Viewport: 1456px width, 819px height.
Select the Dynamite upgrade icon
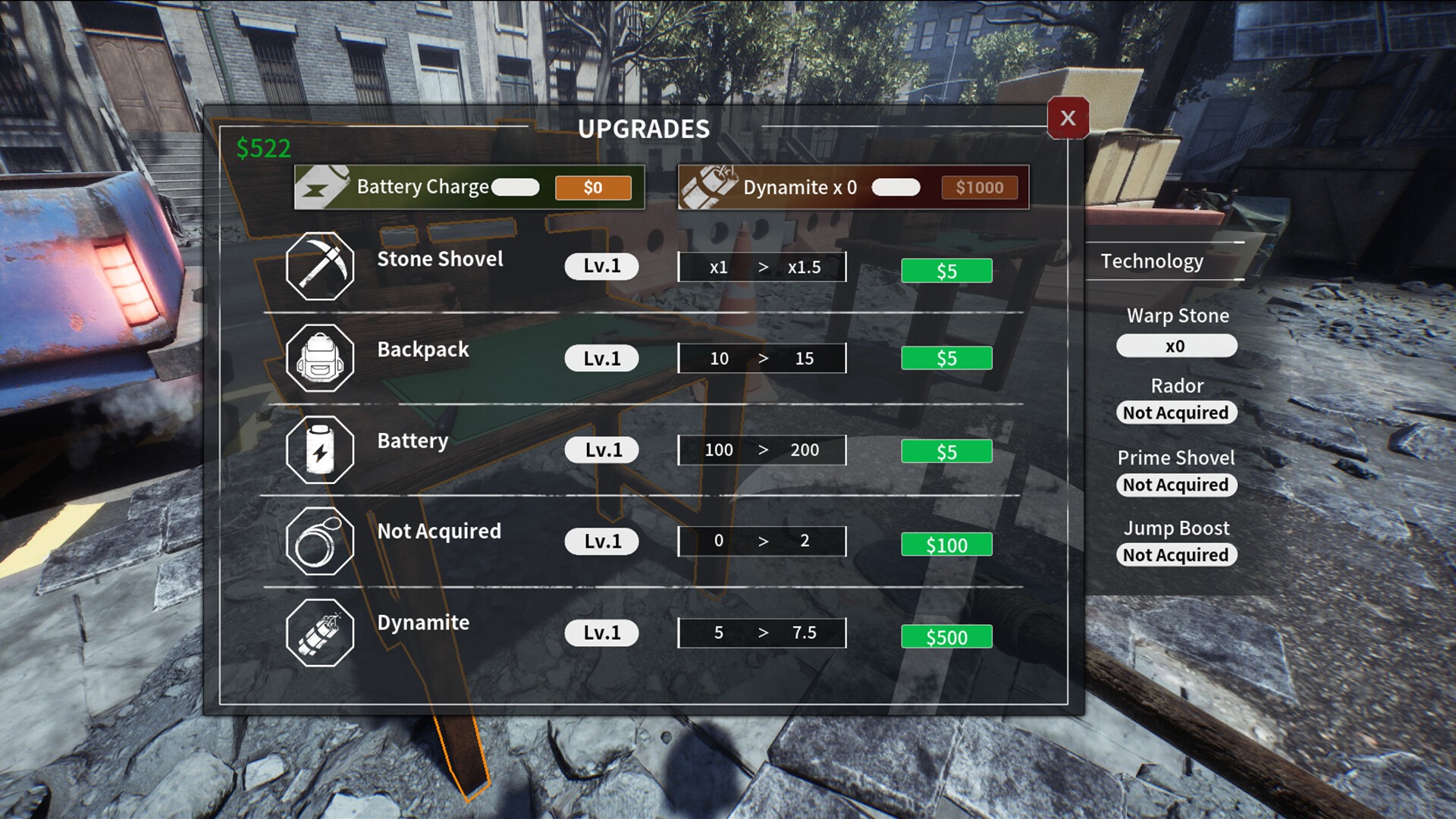coord(320,632)
